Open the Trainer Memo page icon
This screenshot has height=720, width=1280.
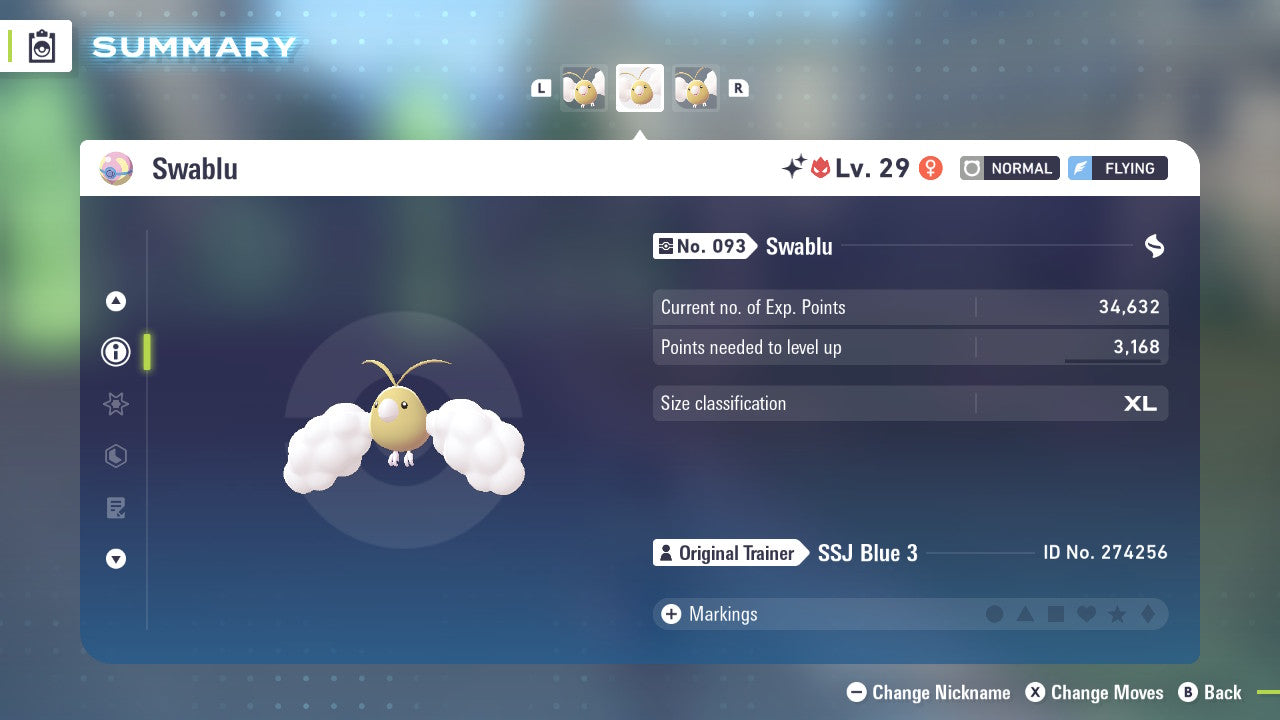point(115,508)
